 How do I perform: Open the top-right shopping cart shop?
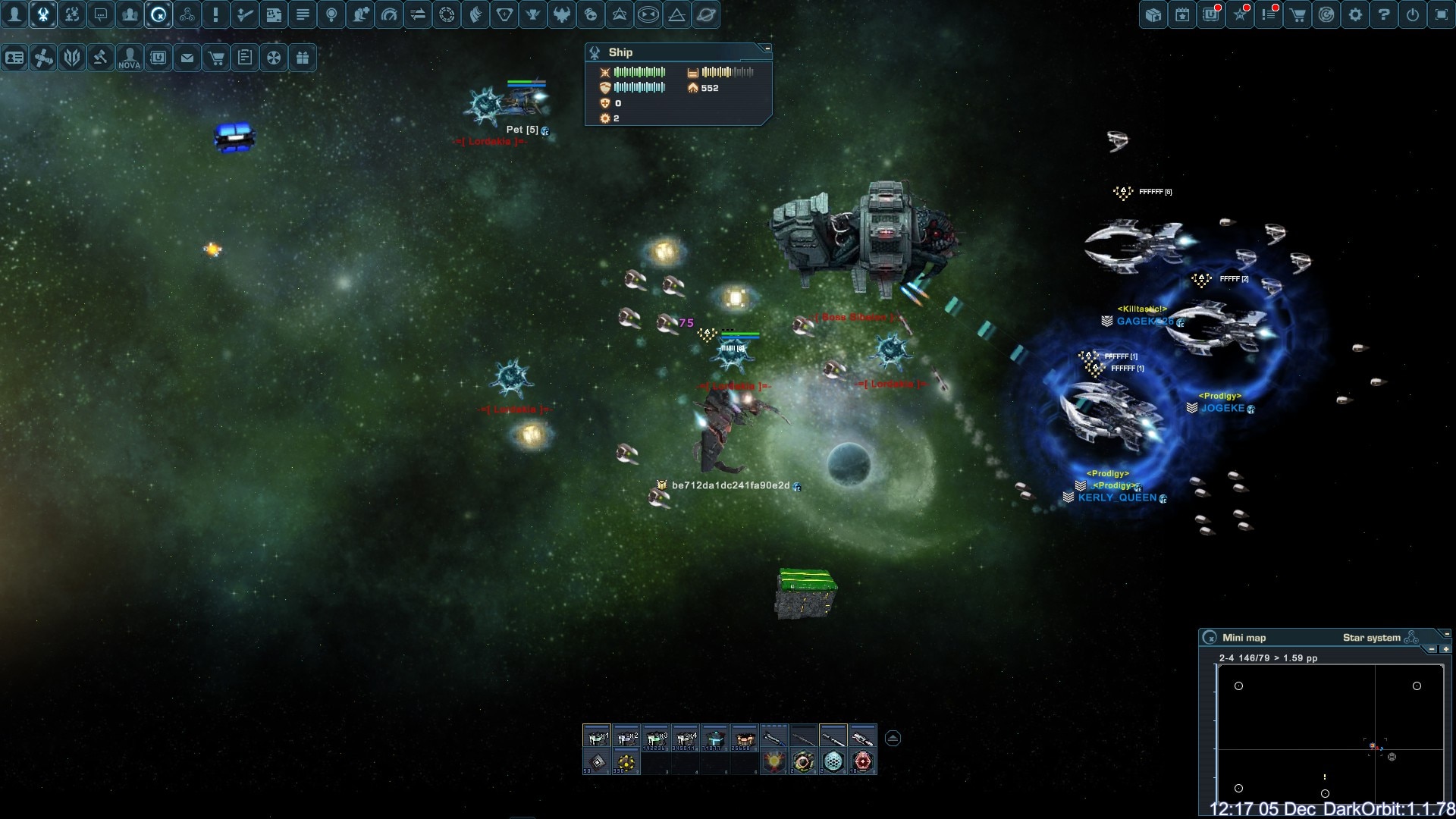click(x=1298, y=14)
